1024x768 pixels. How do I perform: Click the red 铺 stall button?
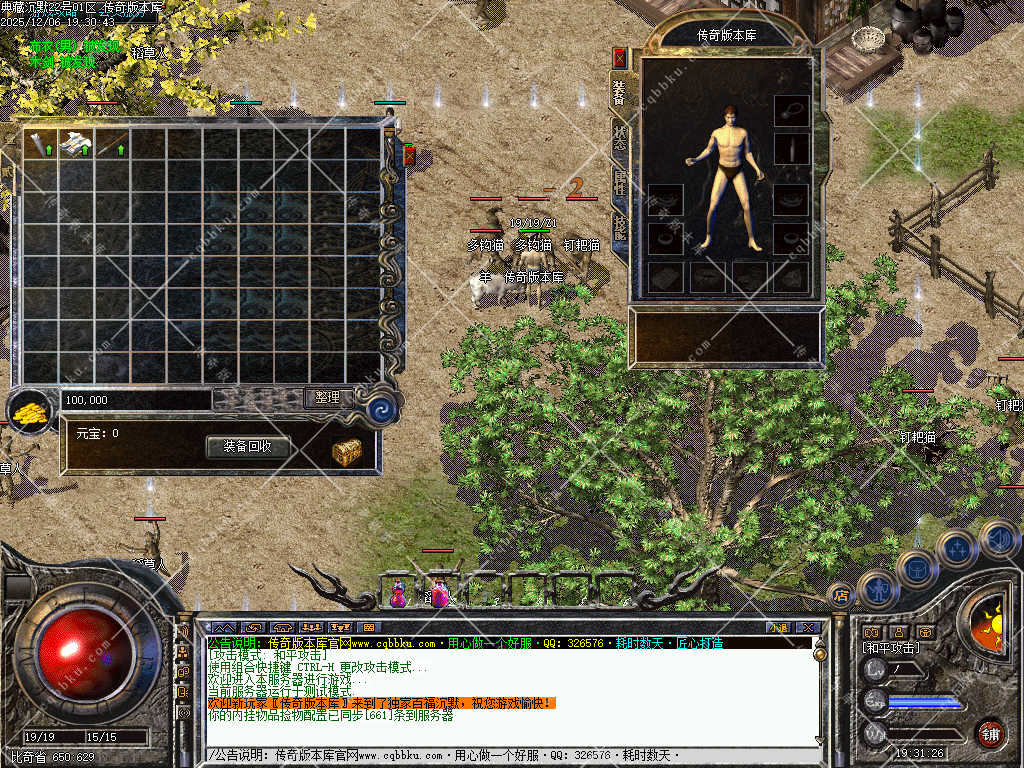(990, 734)
